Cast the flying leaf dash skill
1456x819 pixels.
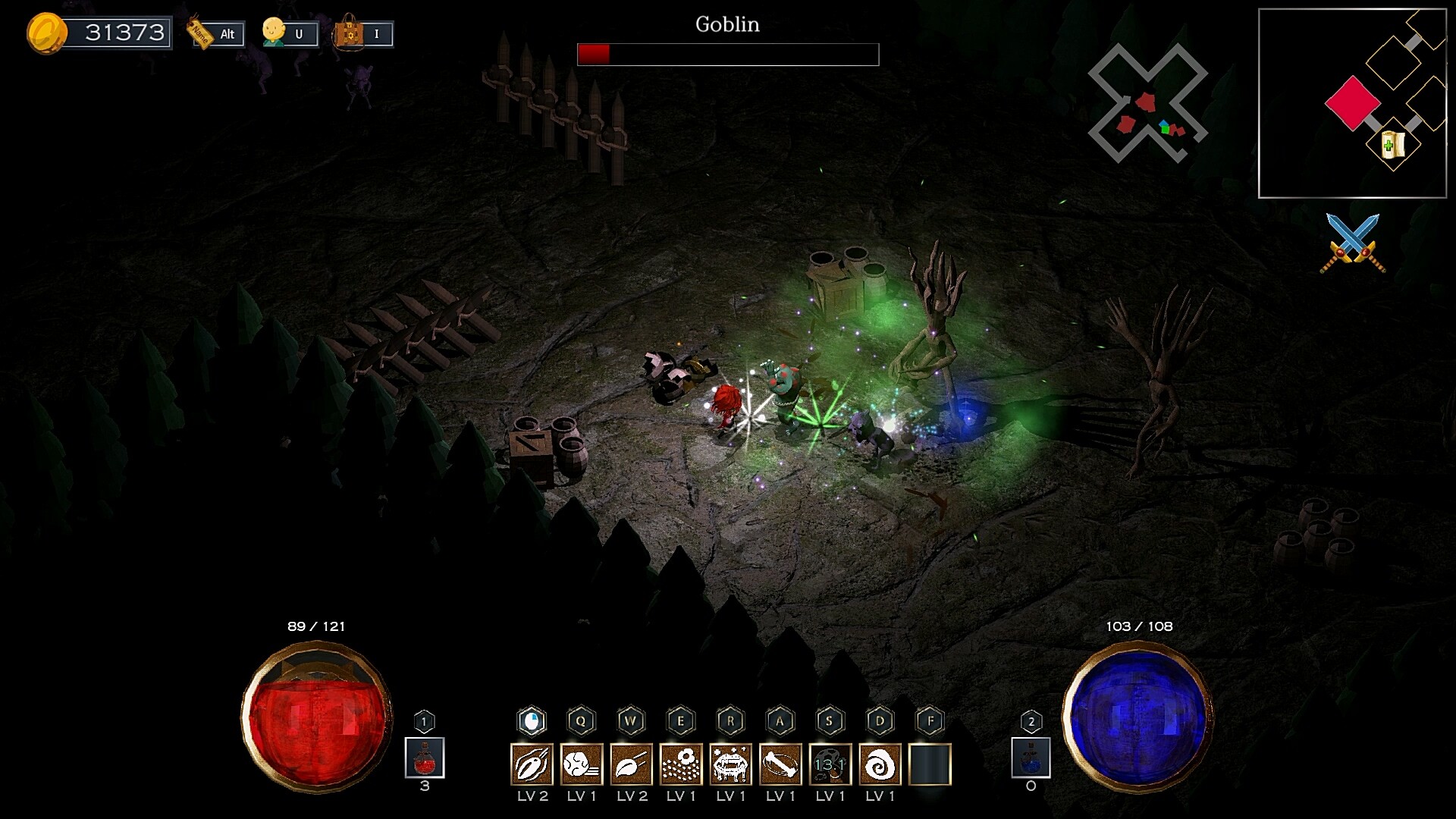pyautogui.click(x=632, y=764)
